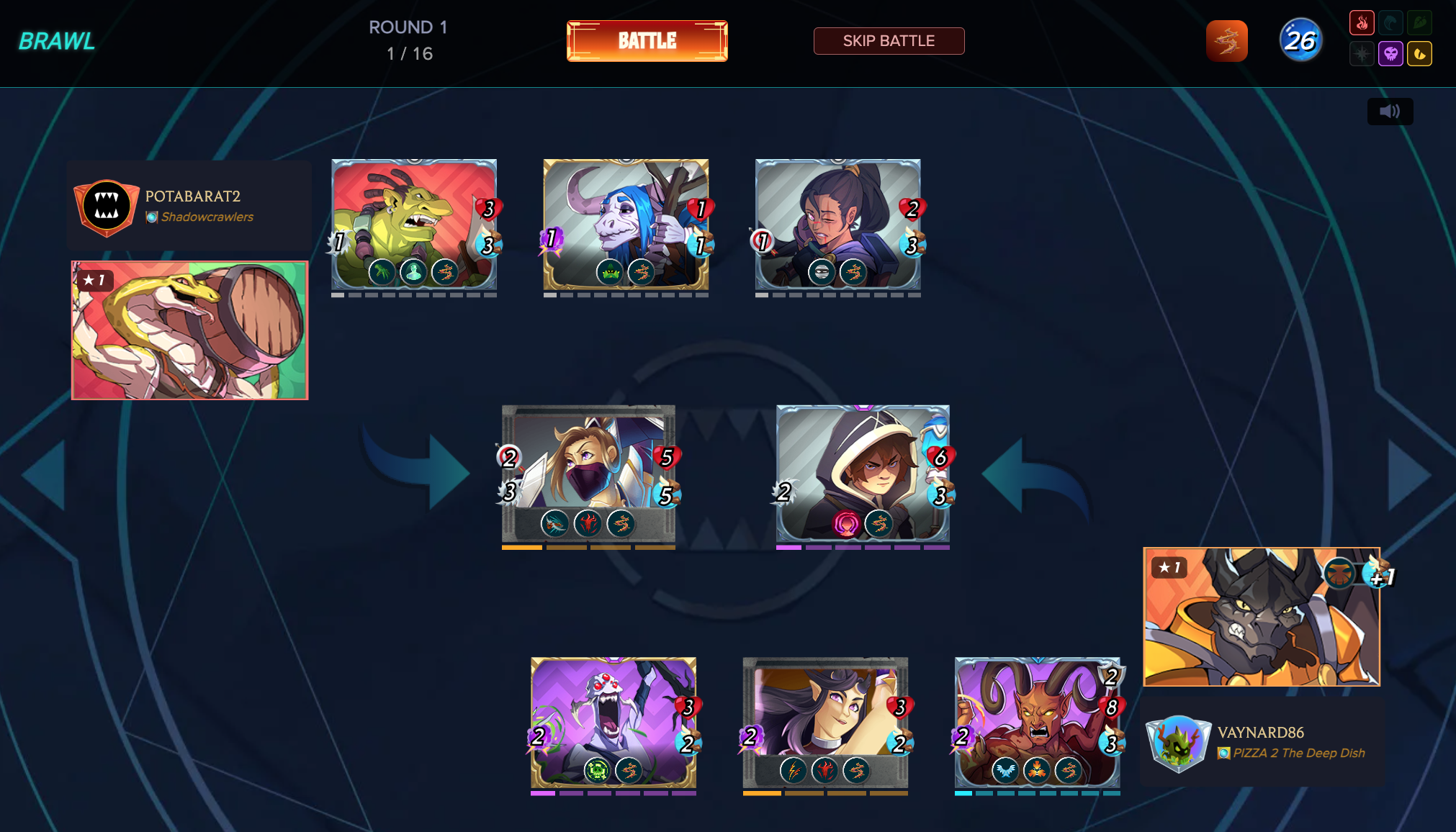This screenshot has height=832, width=1456.
Task: Select the white-hooded boy card
Action: (x=863, y=474)
